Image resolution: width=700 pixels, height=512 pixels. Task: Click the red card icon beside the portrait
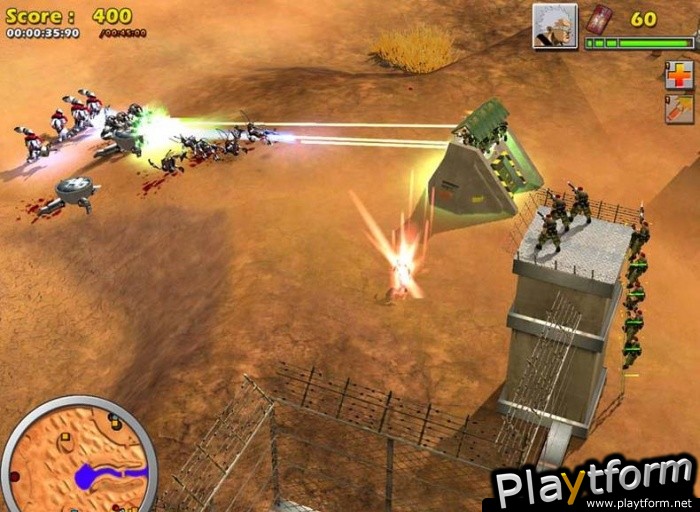(x=598, y=19)
